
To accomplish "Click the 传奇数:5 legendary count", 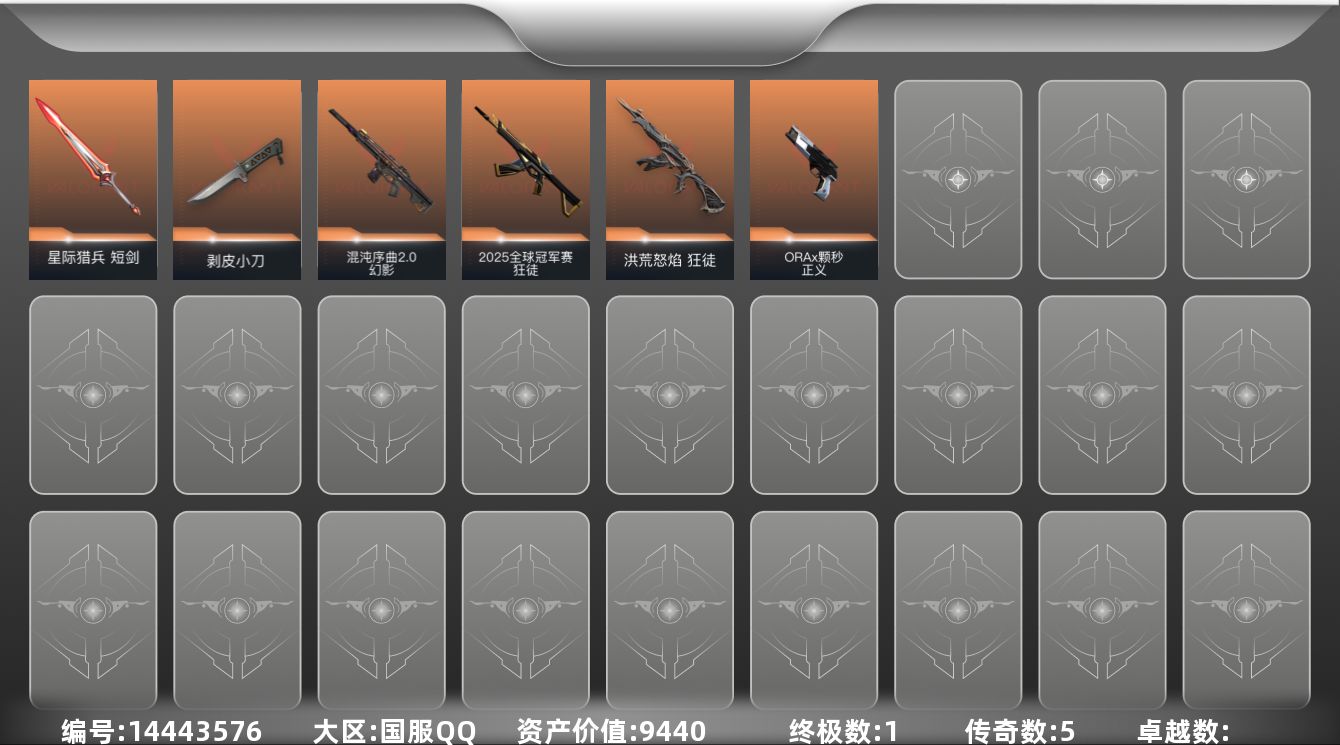I will [1010, 730].
